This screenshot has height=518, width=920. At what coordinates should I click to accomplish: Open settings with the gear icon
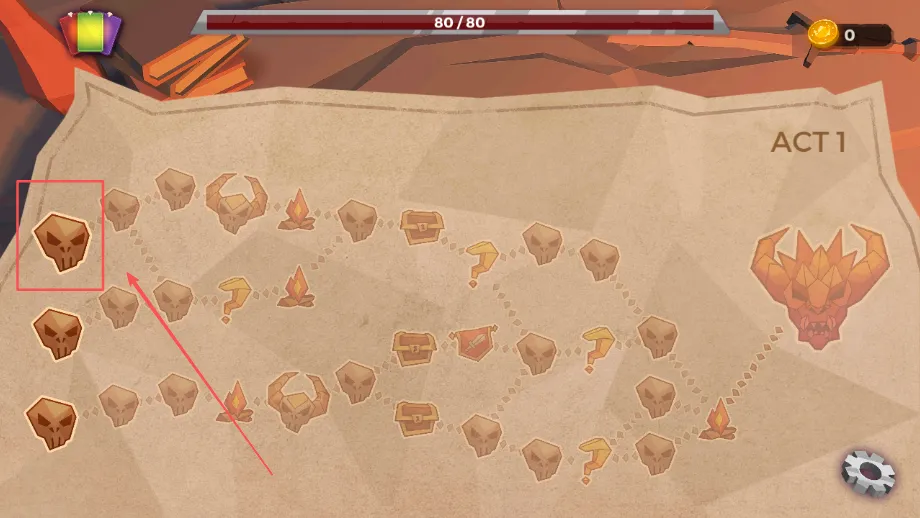click(866, 473)
